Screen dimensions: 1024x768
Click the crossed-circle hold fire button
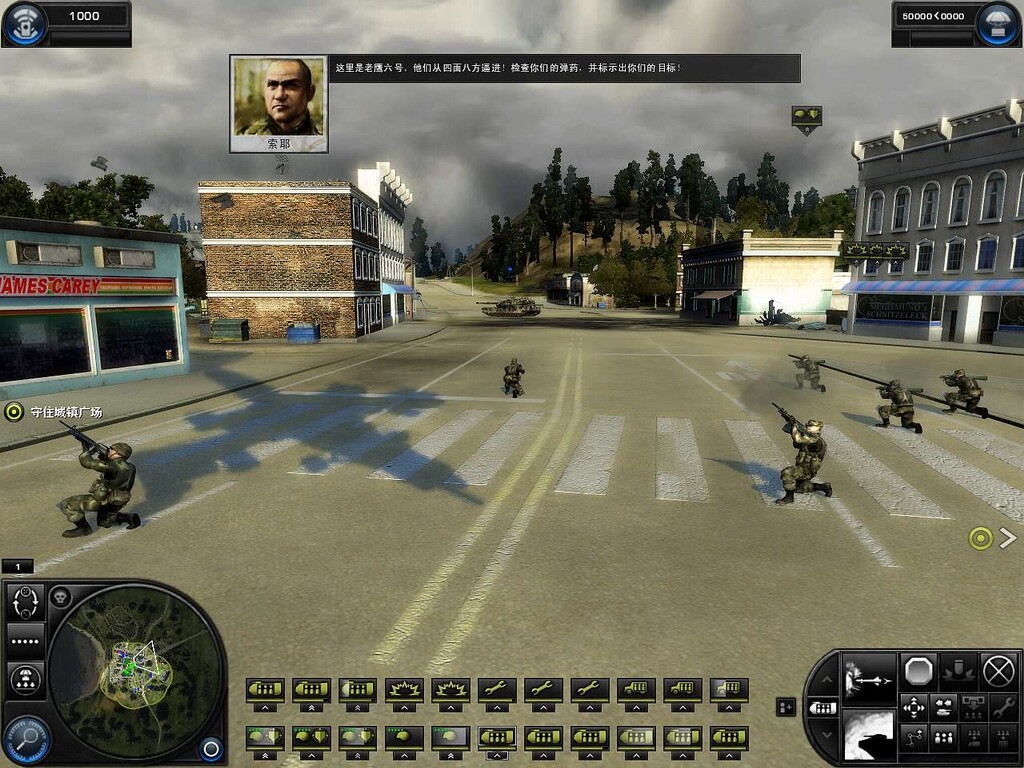[998, 670]
